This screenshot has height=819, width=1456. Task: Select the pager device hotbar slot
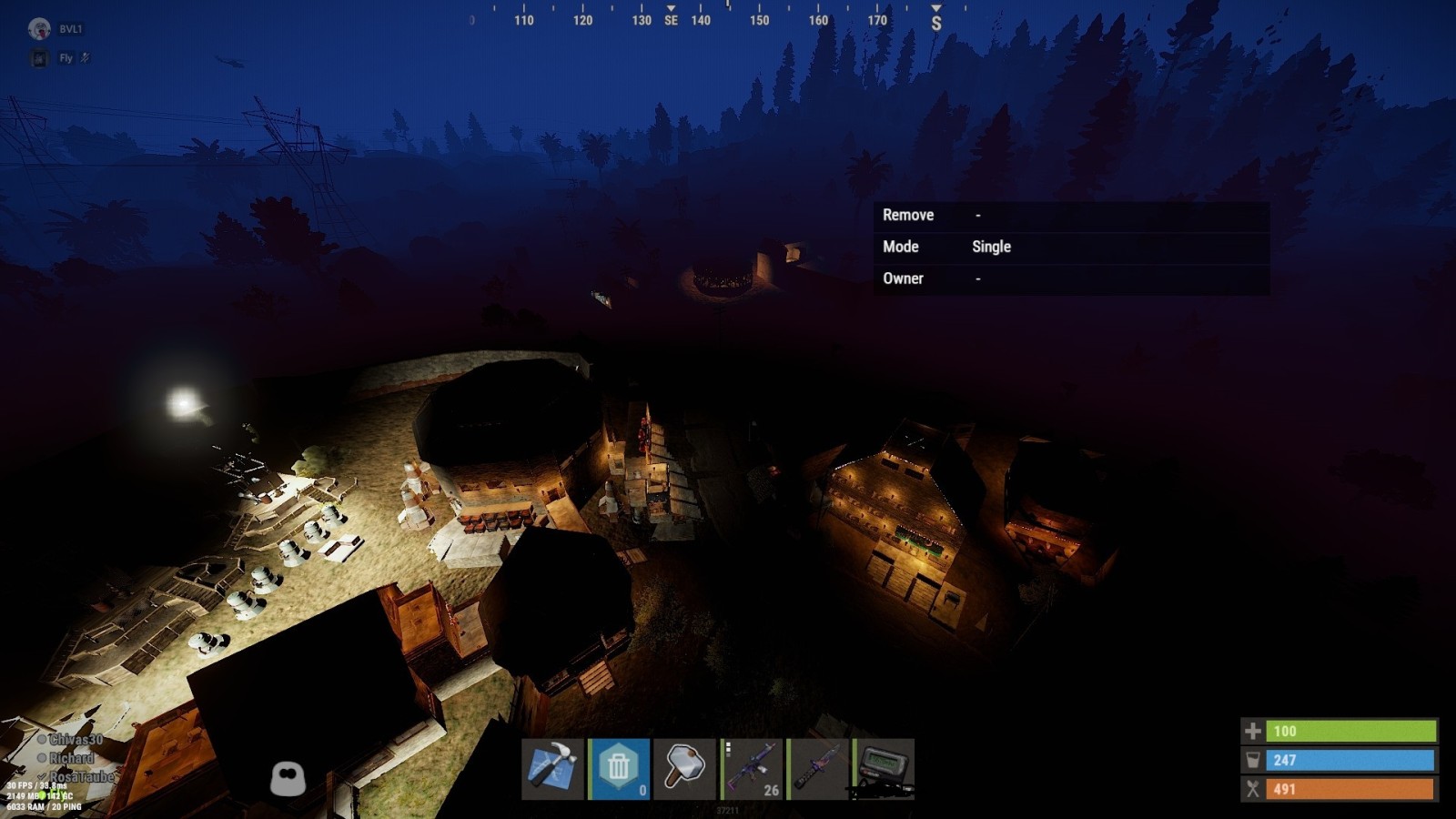(883, 769)
